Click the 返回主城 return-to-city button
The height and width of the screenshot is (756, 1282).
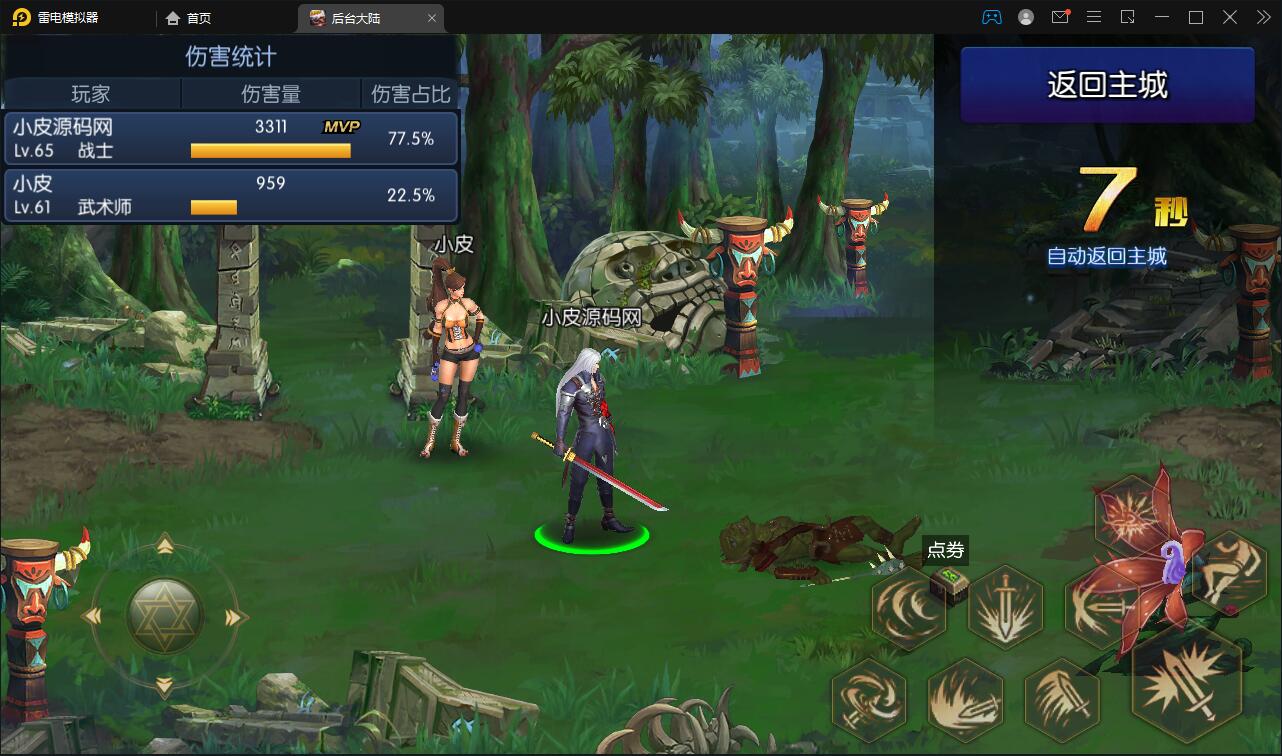tap(1107, 85)
